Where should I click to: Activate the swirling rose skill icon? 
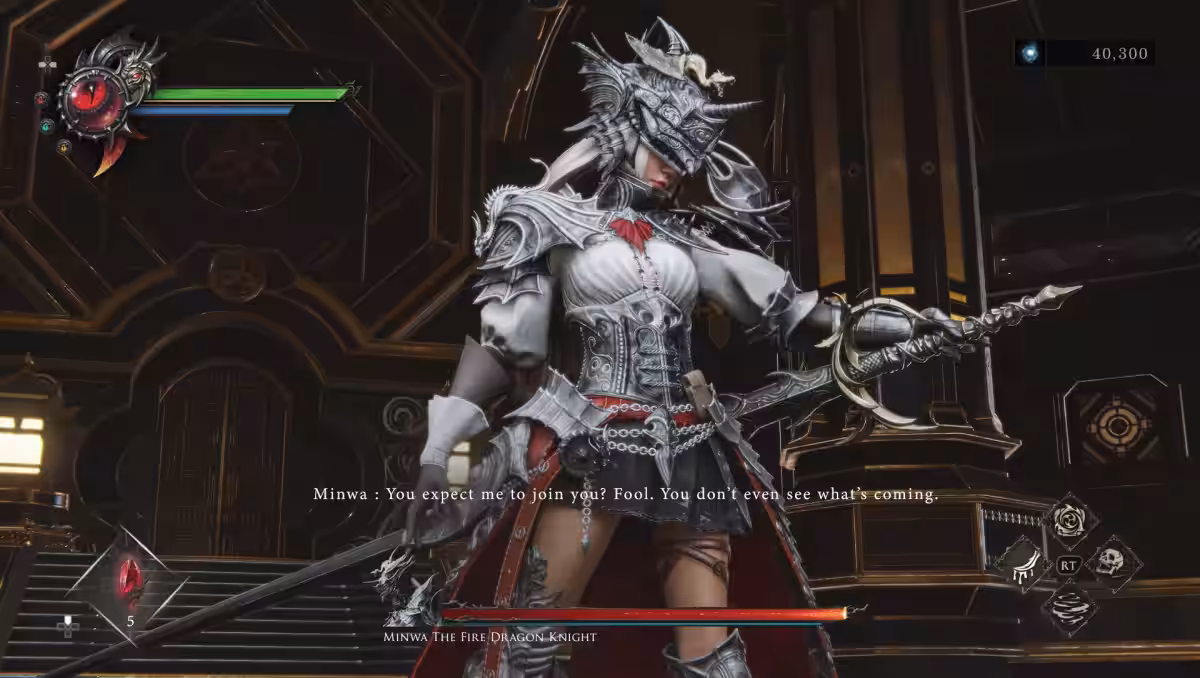pyautogui.click(x=1070, y=521)
